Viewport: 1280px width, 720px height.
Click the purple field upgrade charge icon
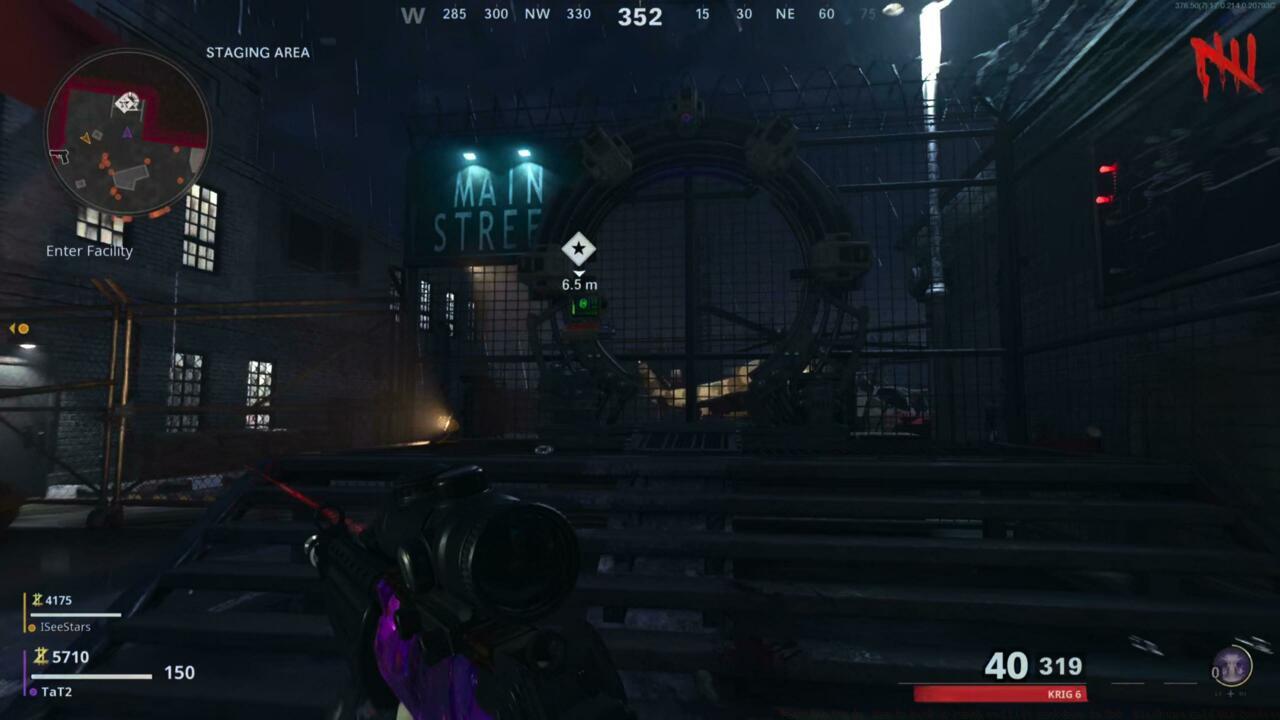[1232, 666]
